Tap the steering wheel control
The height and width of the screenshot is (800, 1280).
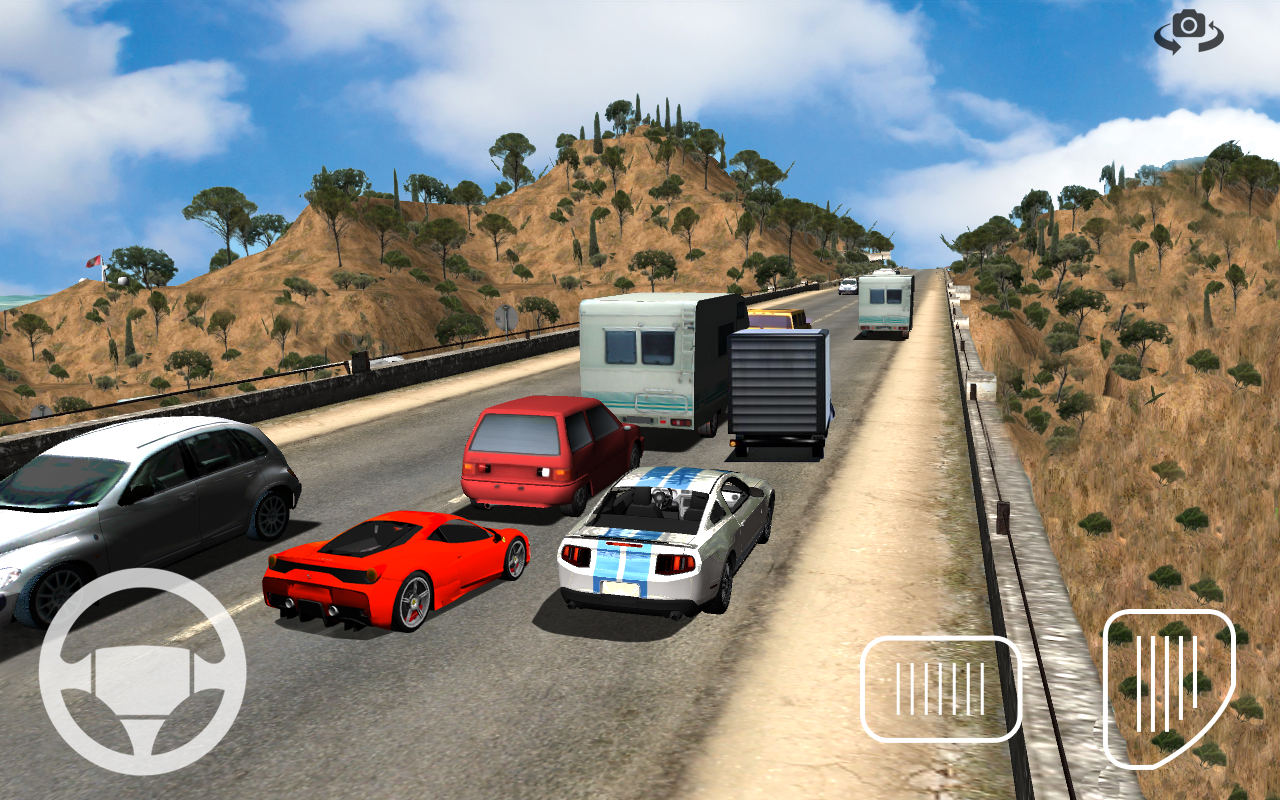coord(142,671)
